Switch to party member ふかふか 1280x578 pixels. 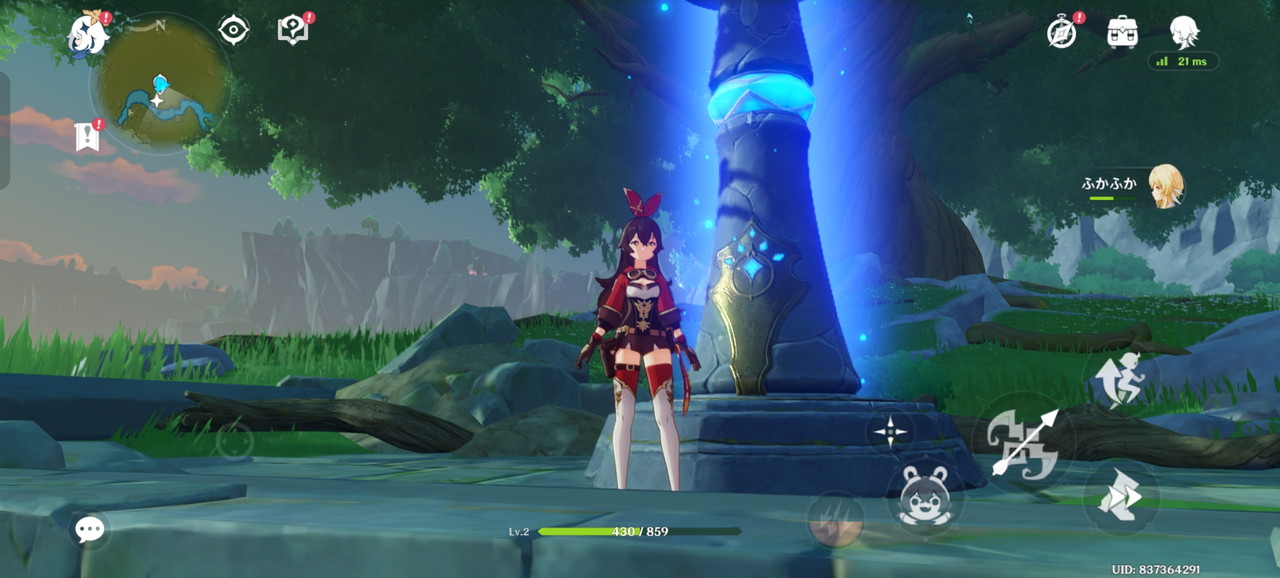[x=1165, y=186]
